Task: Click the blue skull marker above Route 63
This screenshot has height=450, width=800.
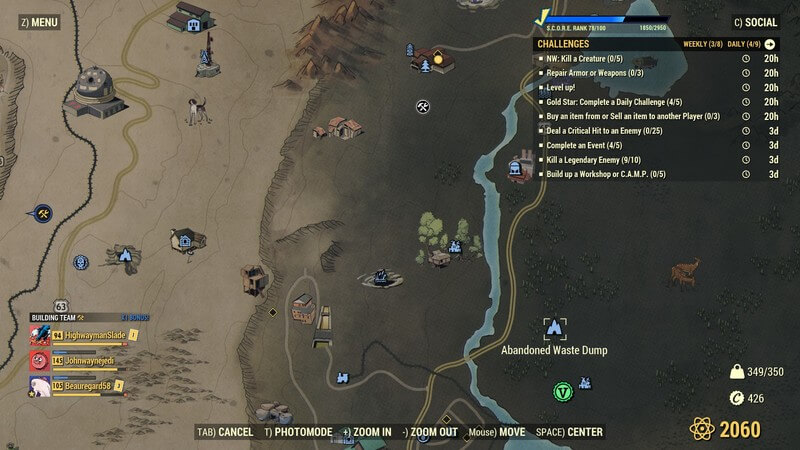Action: click(x=81, y=263)
